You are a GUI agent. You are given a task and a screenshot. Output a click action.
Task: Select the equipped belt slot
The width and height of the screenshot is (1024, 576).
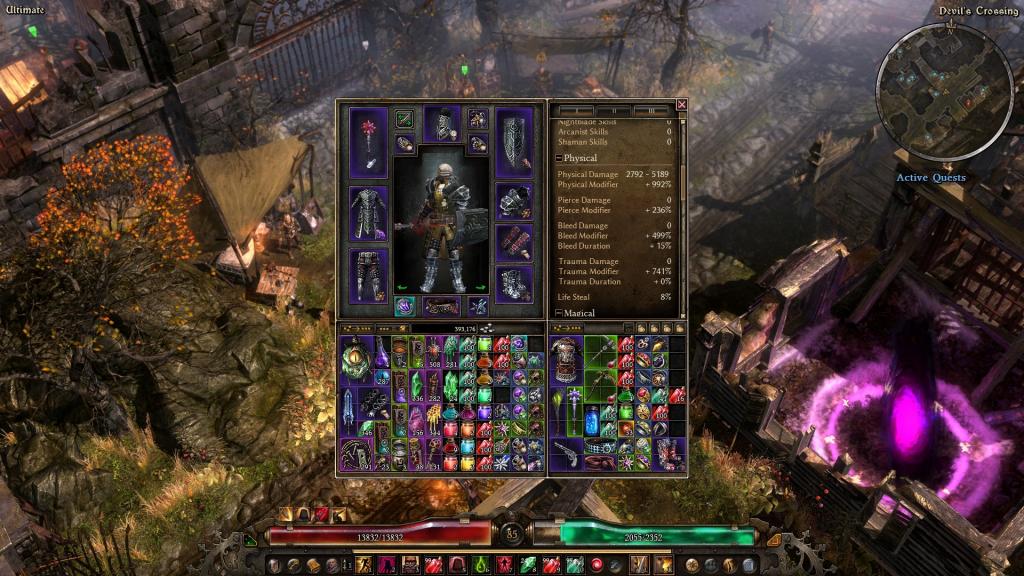tap(441, 305)
